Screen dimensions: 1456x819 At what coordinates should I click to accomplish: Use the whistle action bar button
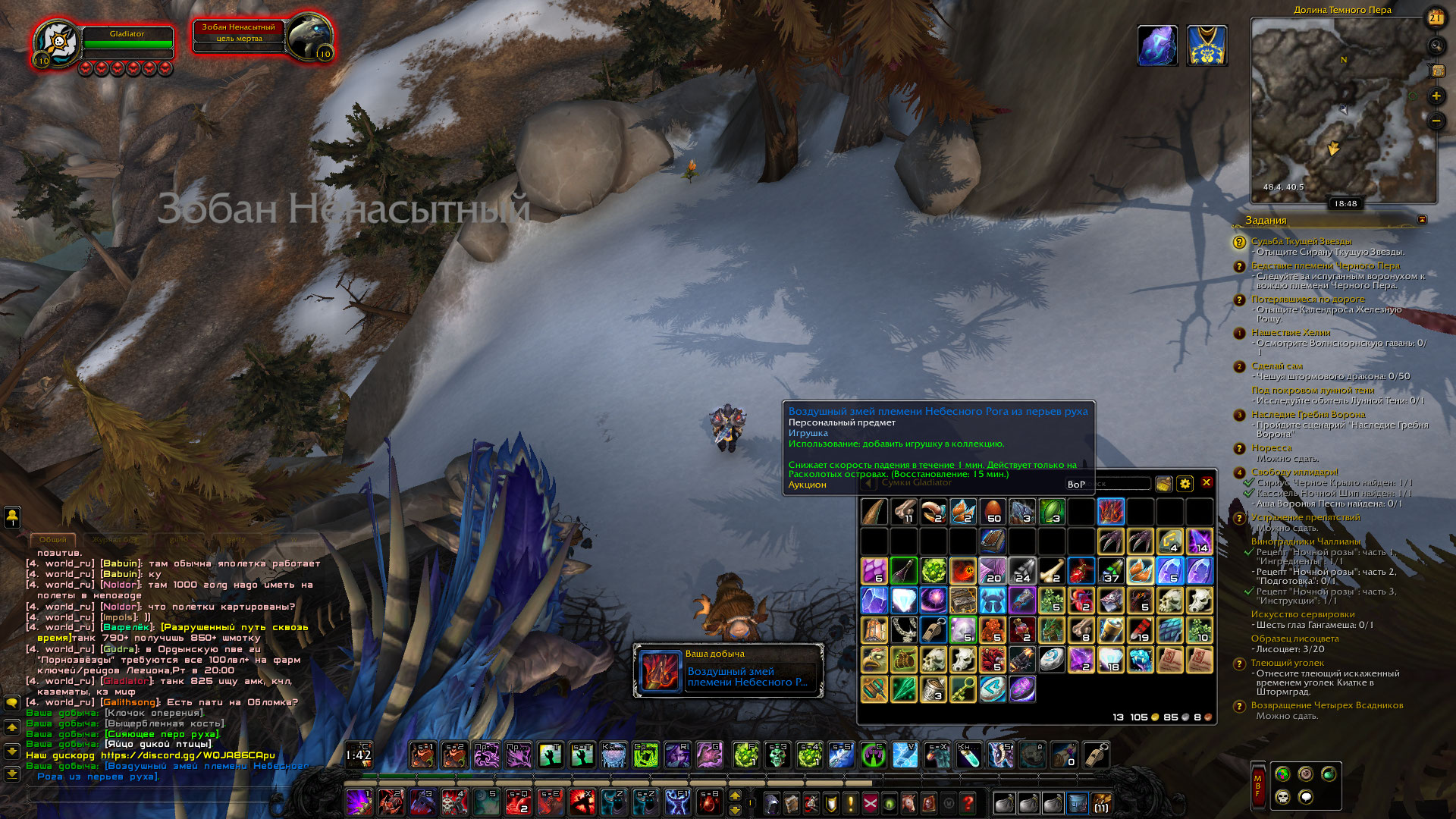coord(1096,755)
